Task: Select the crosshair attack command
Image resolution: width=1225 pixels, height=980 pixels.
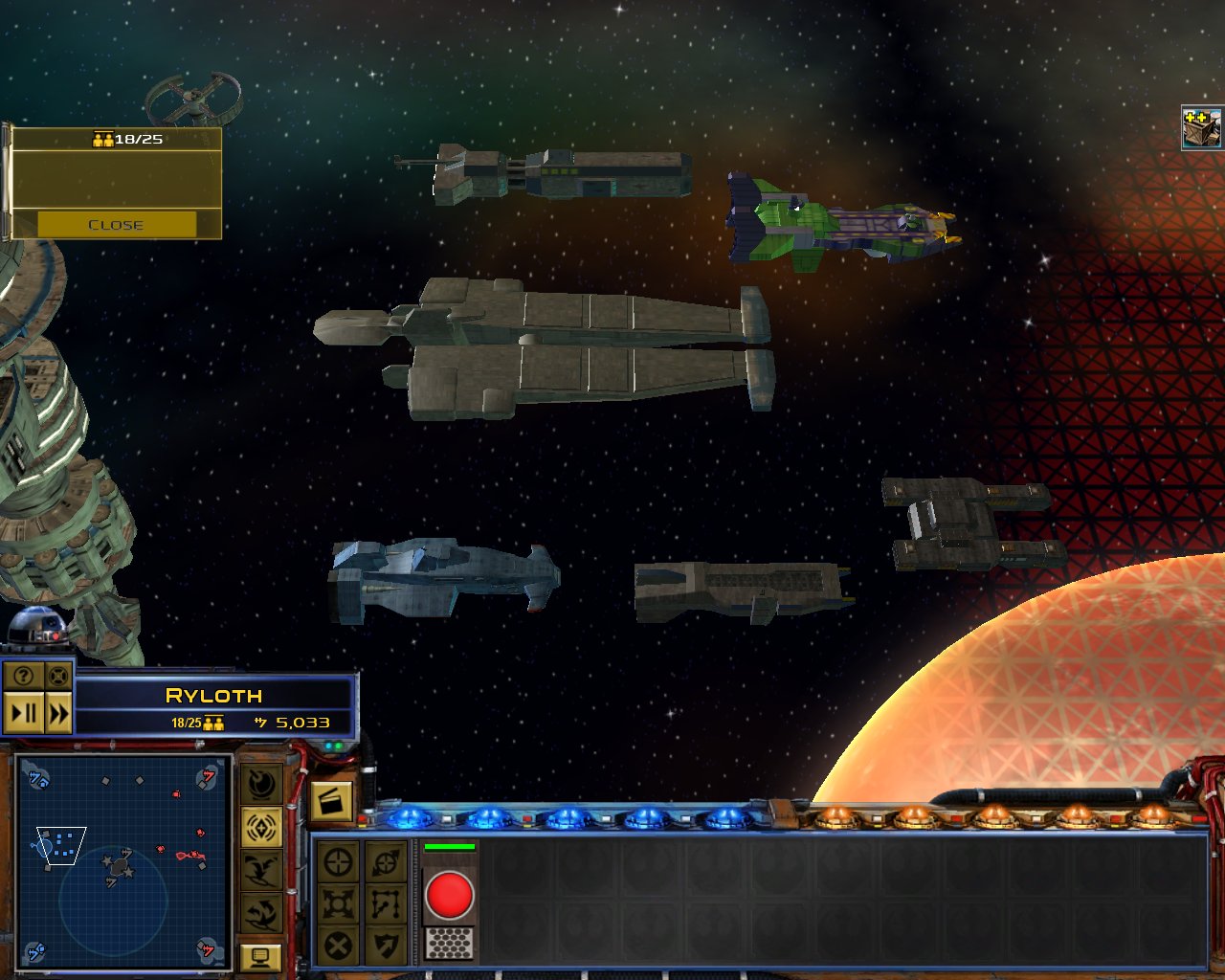Action: (338, 862)
